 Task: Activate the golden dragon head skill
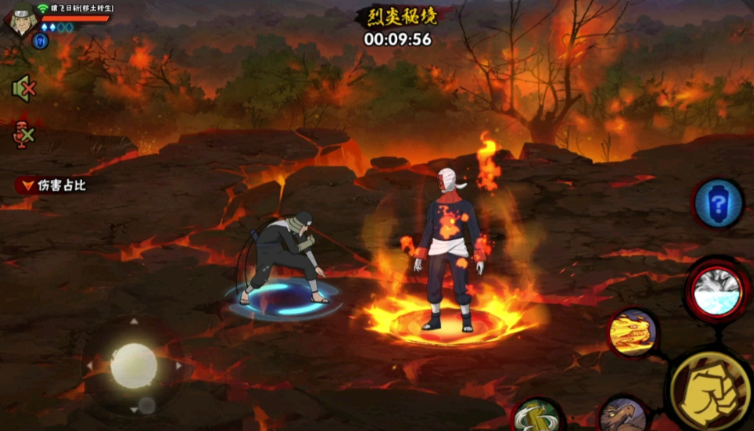(632, 333)
